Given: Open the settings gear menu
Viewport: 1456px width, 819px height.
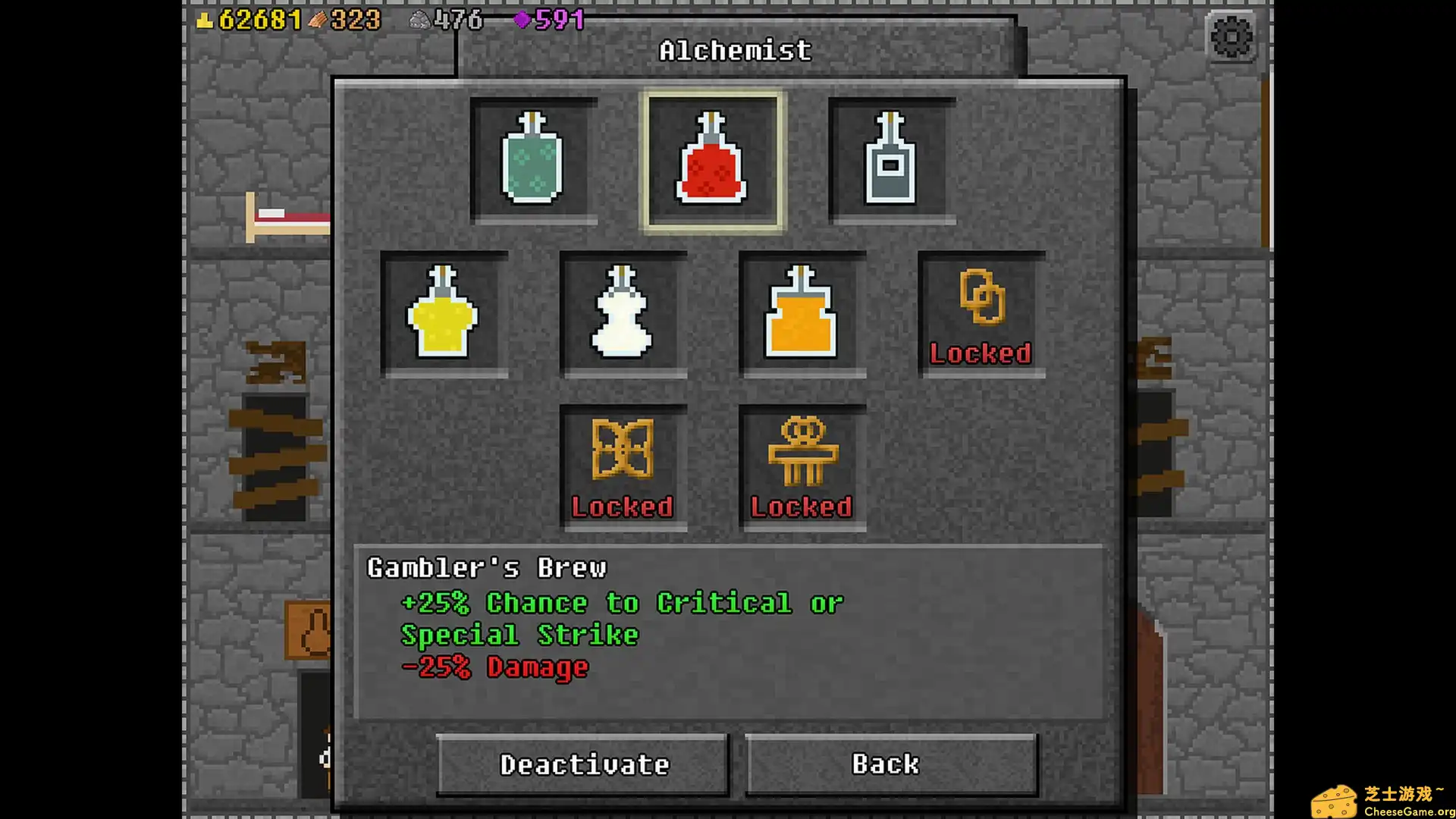Looking at the screenshot, I should click(1230, 36).
